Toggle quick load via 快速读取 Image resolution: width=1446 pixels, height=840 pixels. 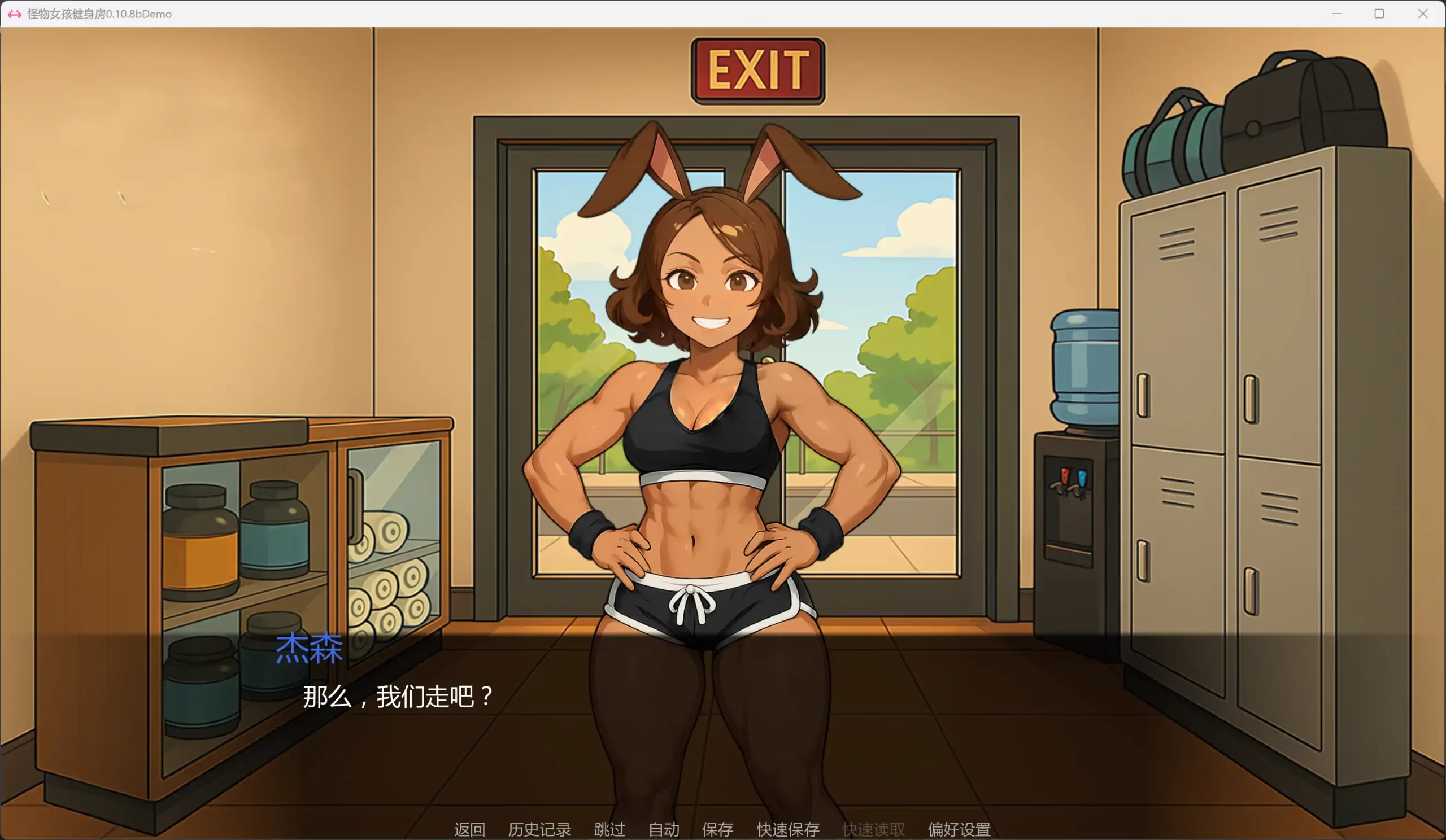(872, 830)
